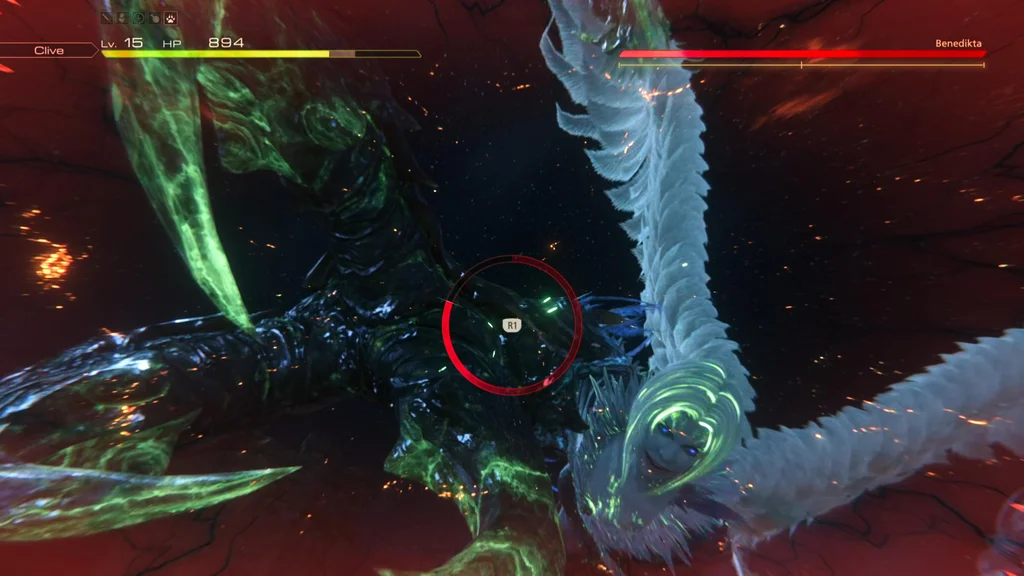Select the clock status icon
This screenshot has height=576, width=1024.
[139, 18]
